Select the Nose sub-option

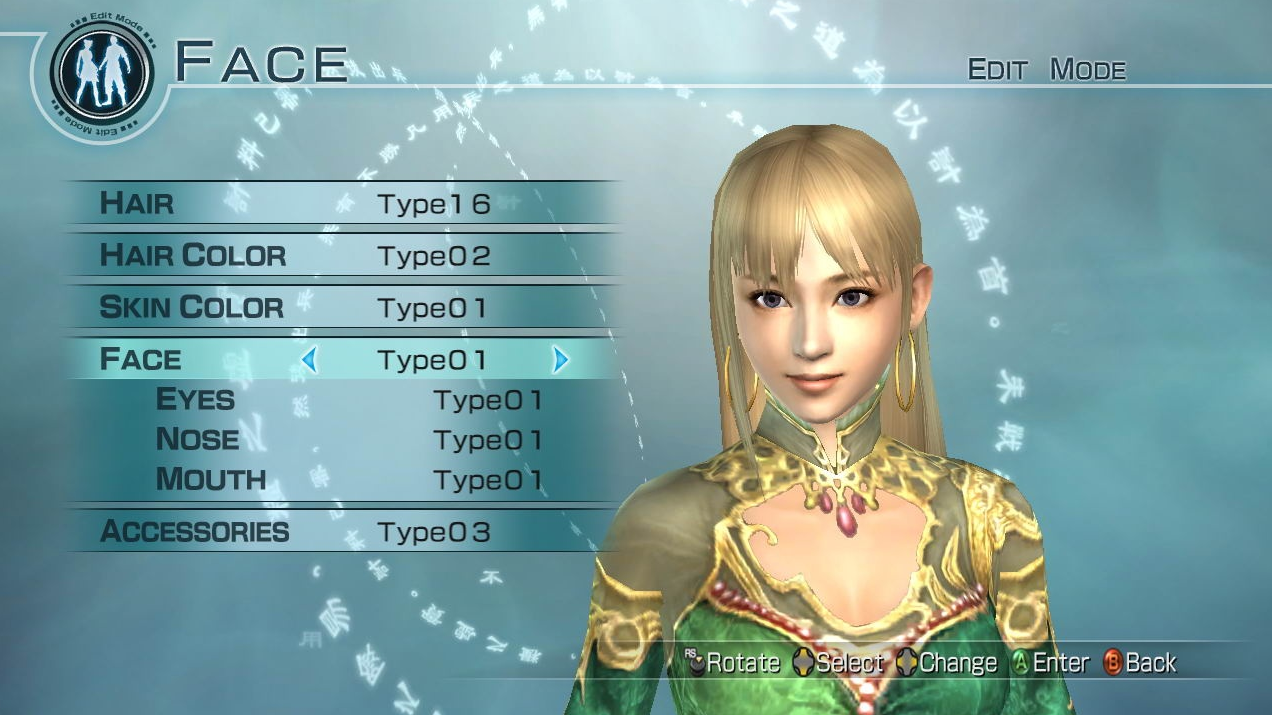[x=348, y=440]
